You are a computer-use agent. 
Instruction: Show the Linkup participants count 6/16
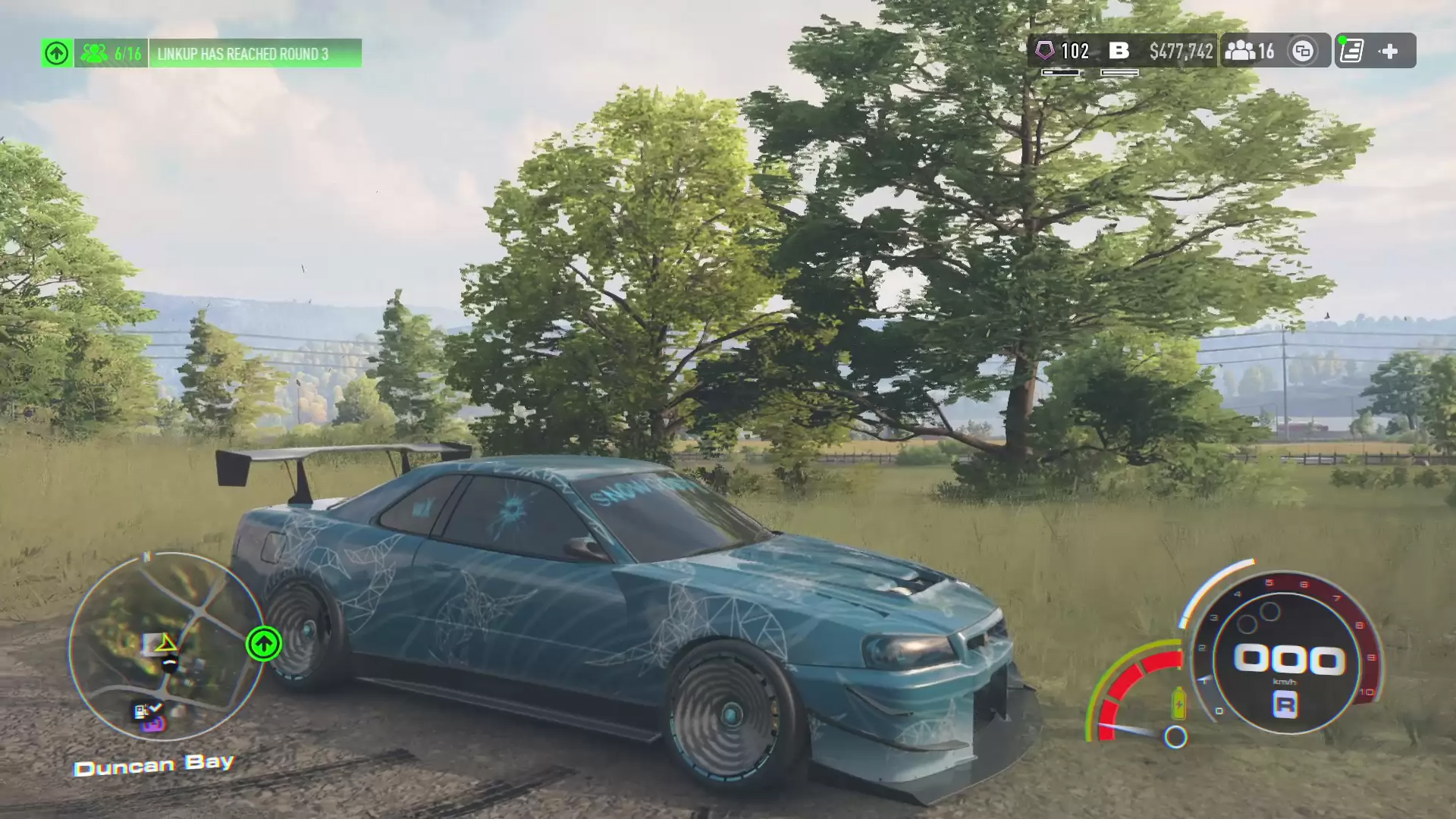[x=111, y=54]
